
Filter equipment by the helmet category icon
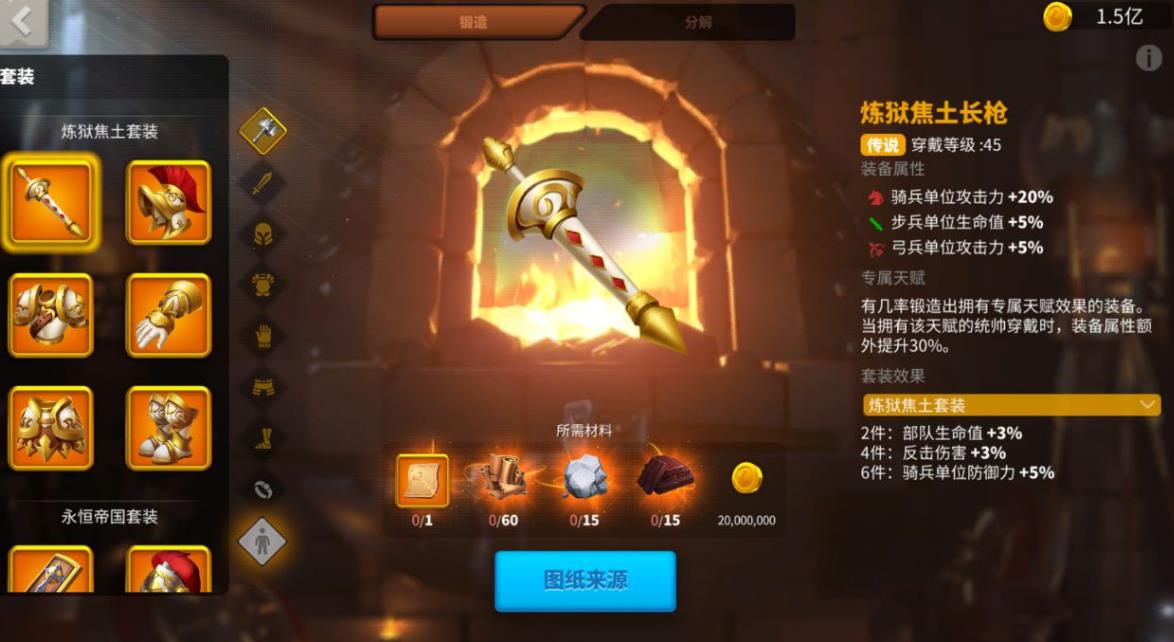(x=263, y=234)
